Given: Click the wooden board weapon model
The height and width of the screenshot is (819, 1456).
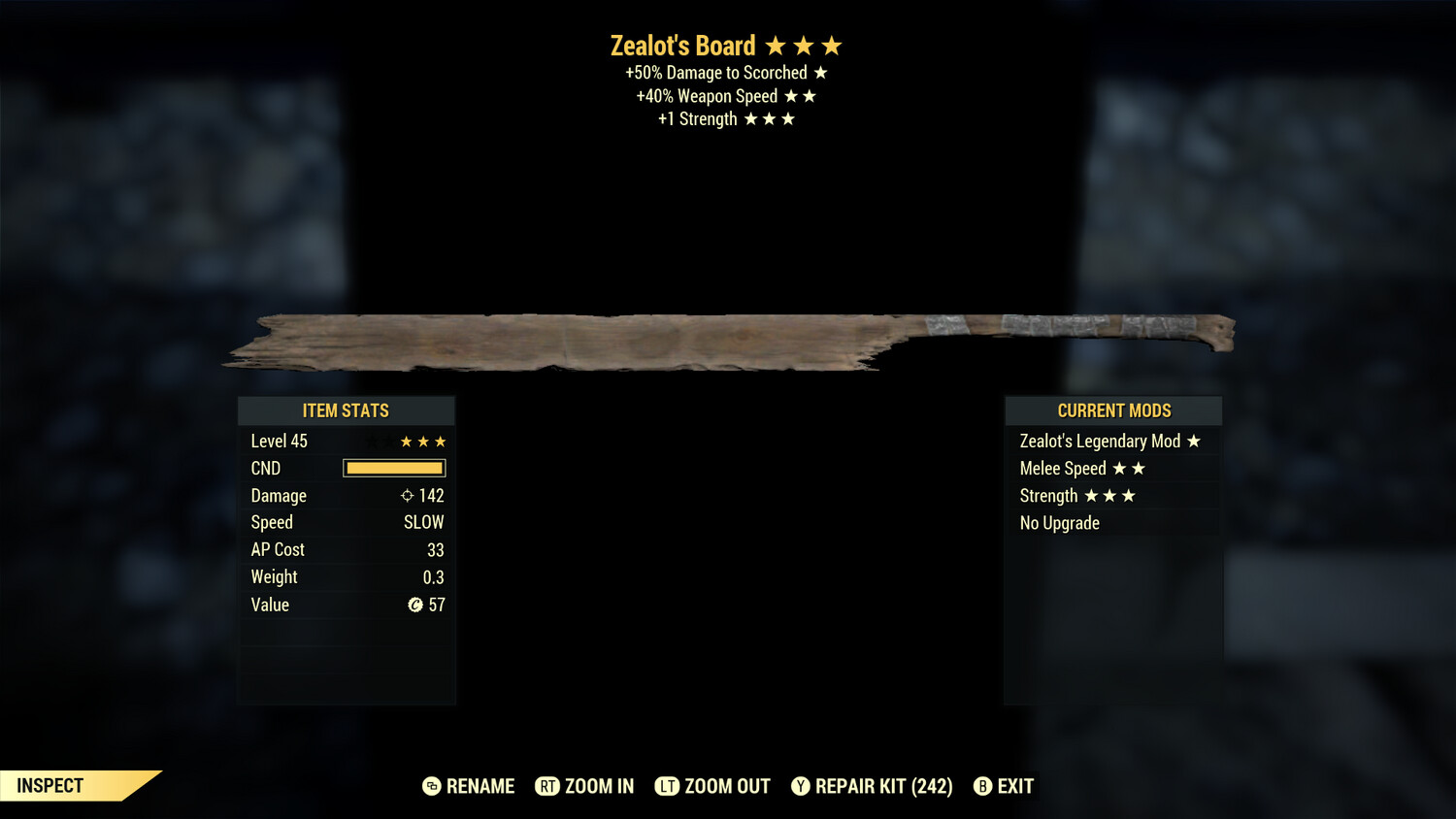Looking at the screenshot, I should tap(728, 340).
